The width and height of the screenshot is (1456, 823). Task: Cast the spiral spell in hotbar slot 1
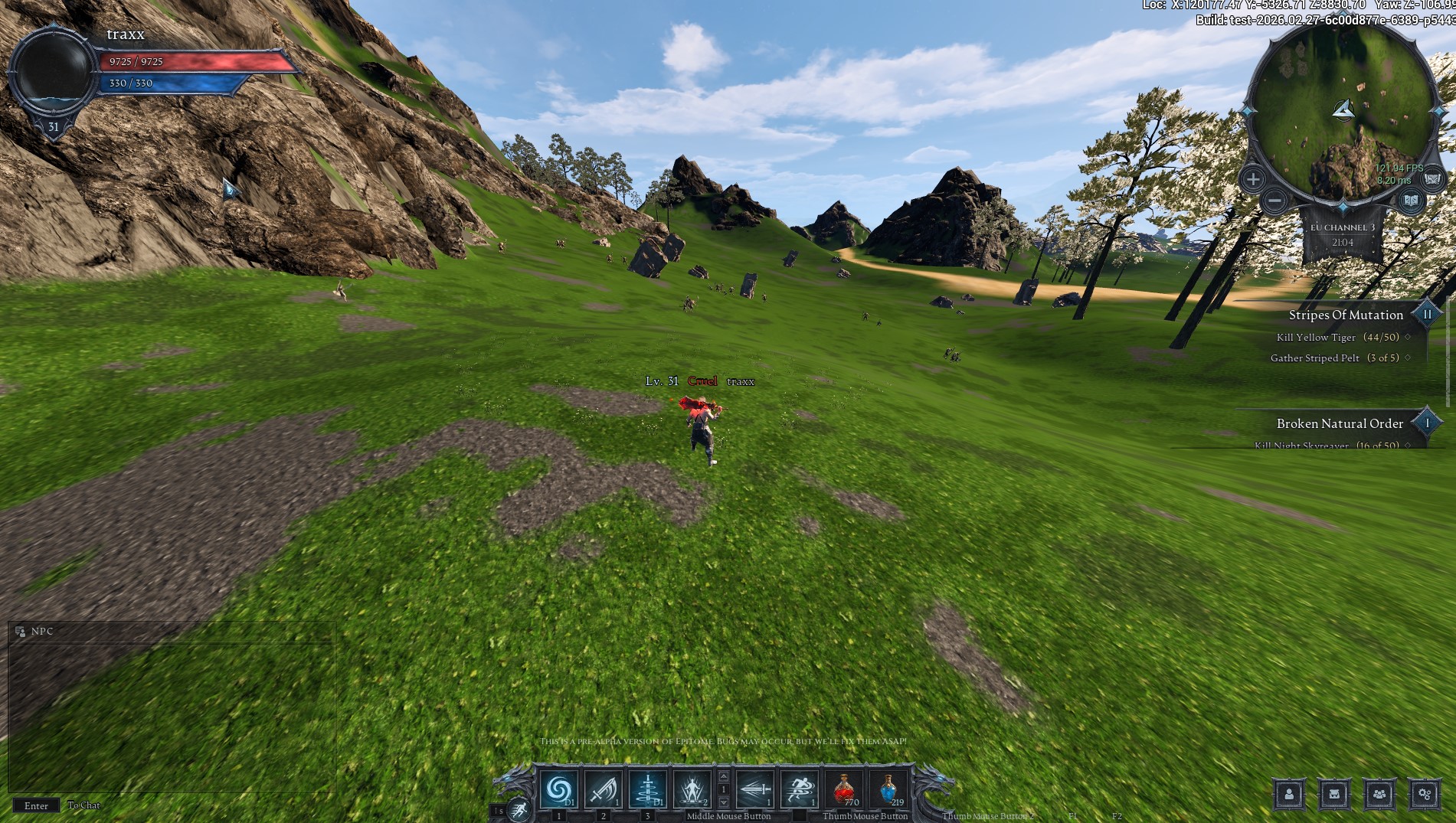(558, 789)
